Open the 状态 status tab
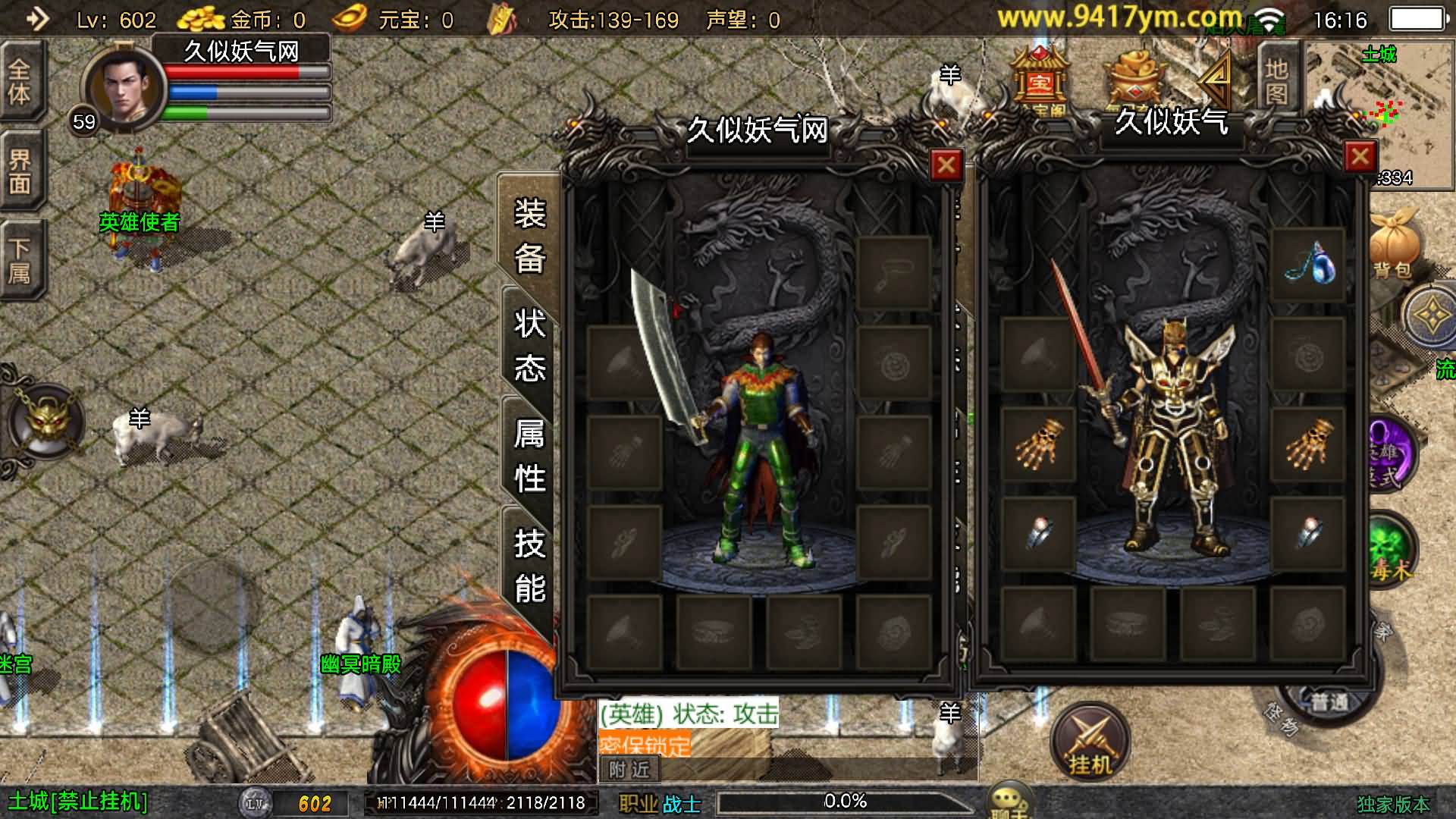The width and height of the screenshot is (1456, 819). [x=529, y=346]
